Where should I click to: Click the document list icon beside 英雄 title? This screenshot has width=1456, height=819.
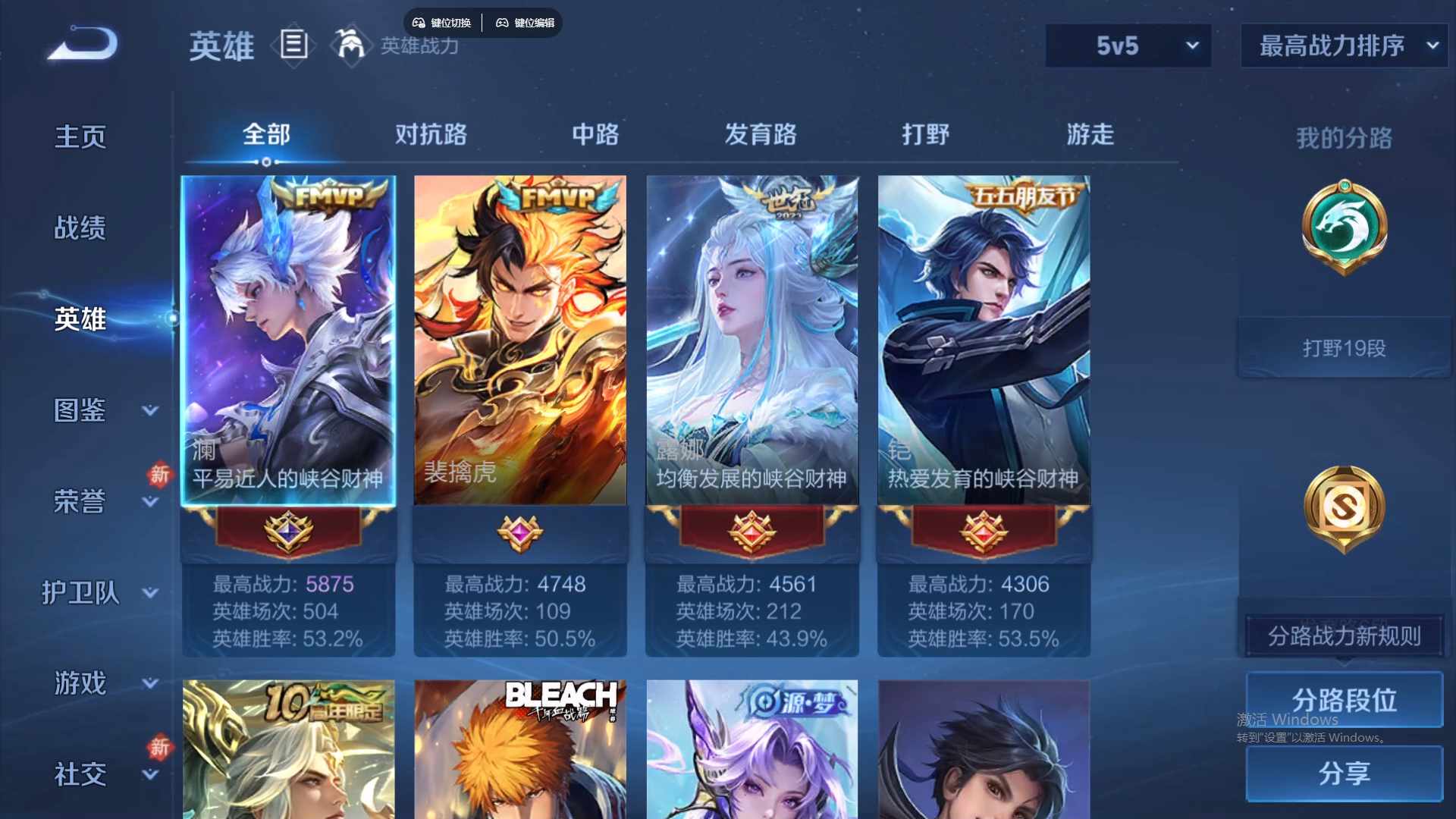pyautogui.click(x=293, y=45)
